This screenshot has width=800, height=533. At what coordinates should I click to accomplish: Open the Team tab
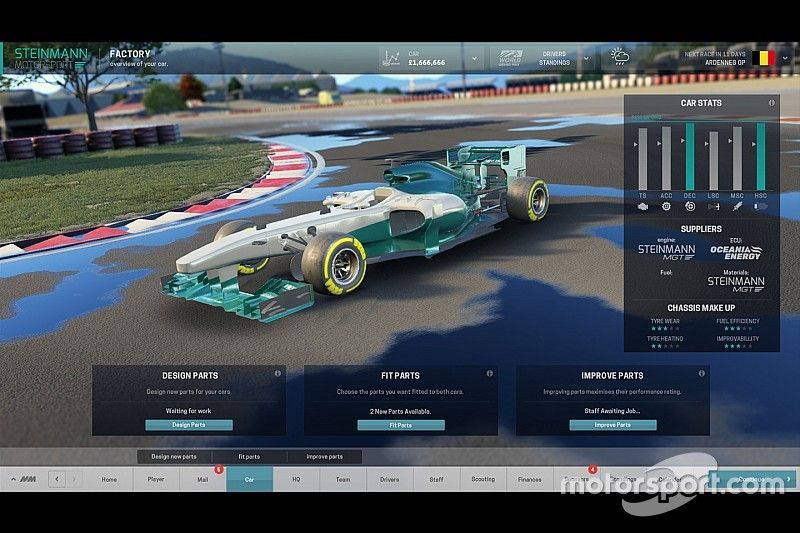[x=343, y=480]
